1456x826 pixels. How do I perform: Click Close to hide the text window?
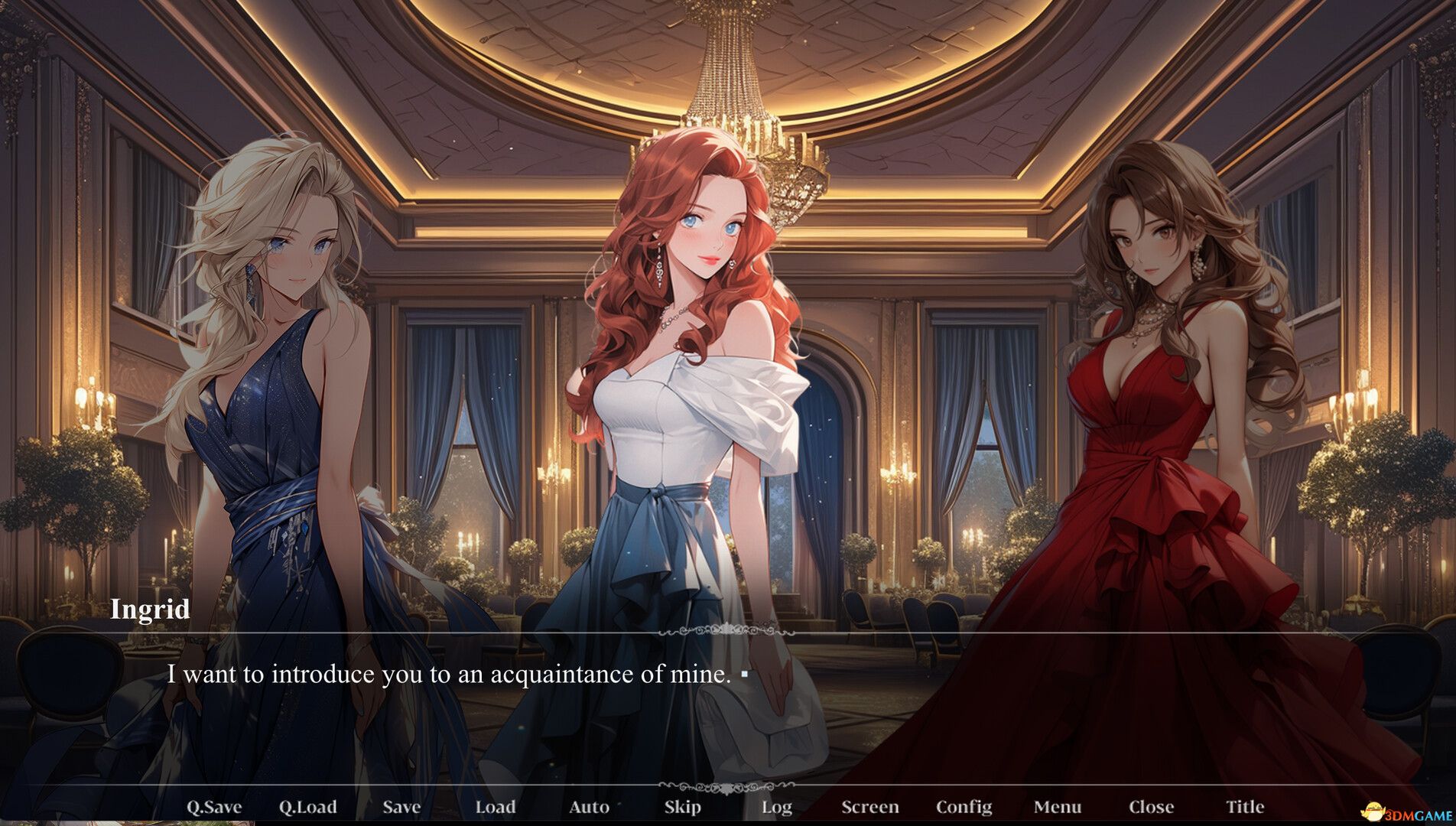click(1151, 806)
